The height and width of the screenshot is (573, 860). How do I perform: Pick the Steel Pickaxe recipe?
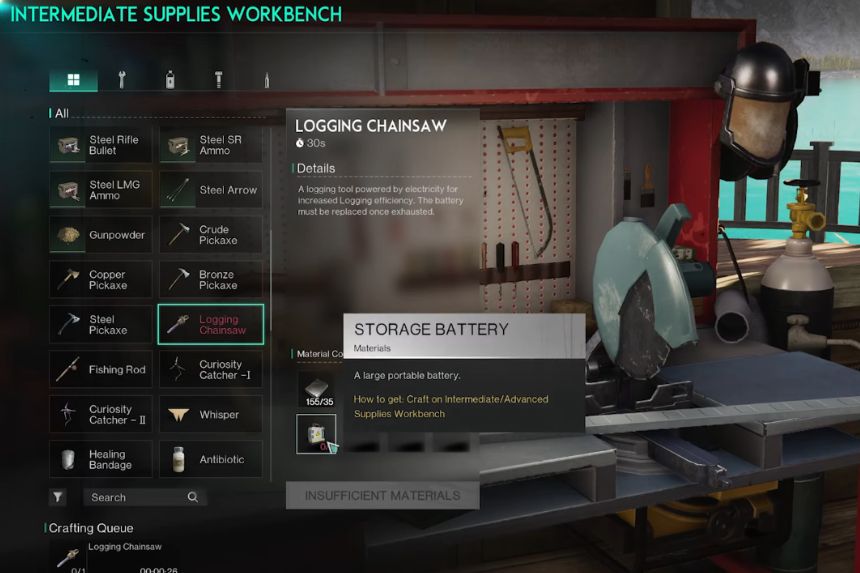coord(101,325)
